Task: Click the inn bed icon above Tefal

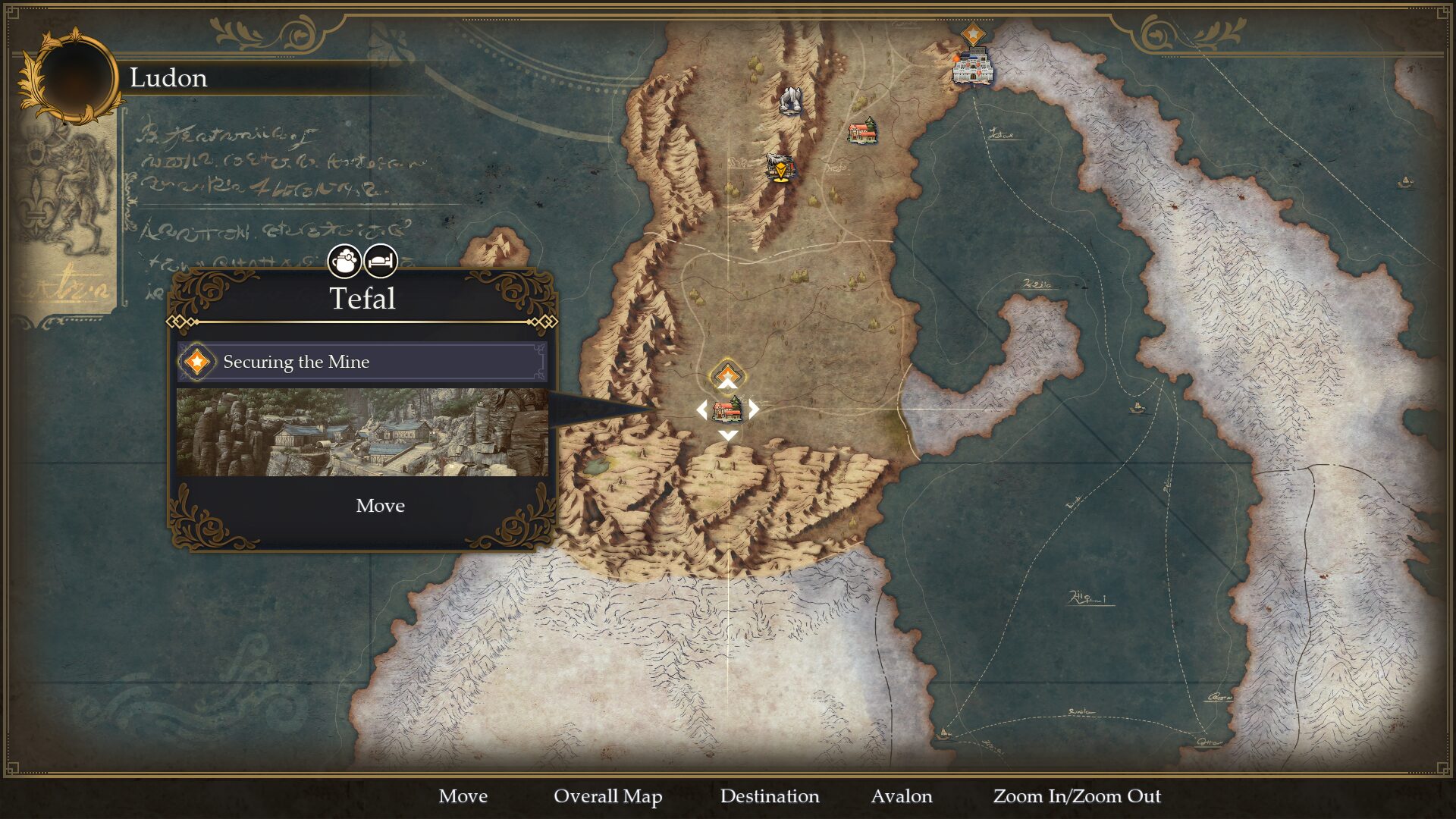Action: pos(381,262)
